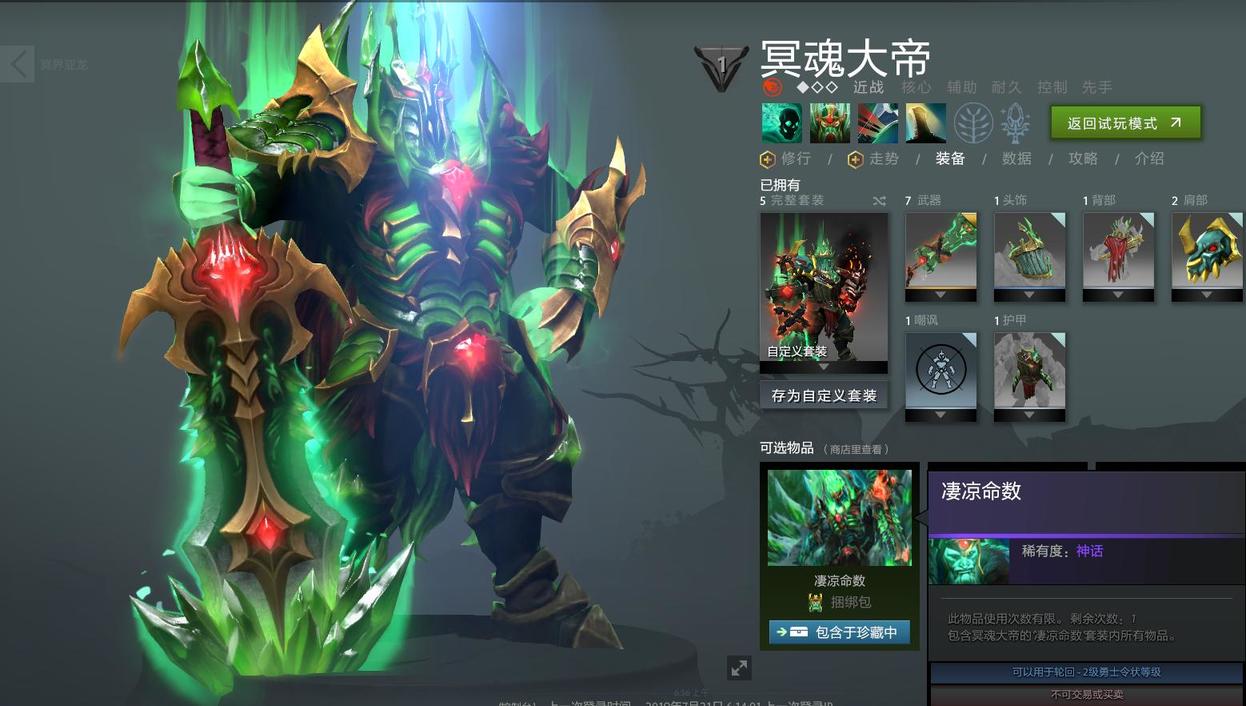Viewport: 1246px width, 706px height.
Task: Click the 返回试玩模式 green button
Action: (1125, 123)
